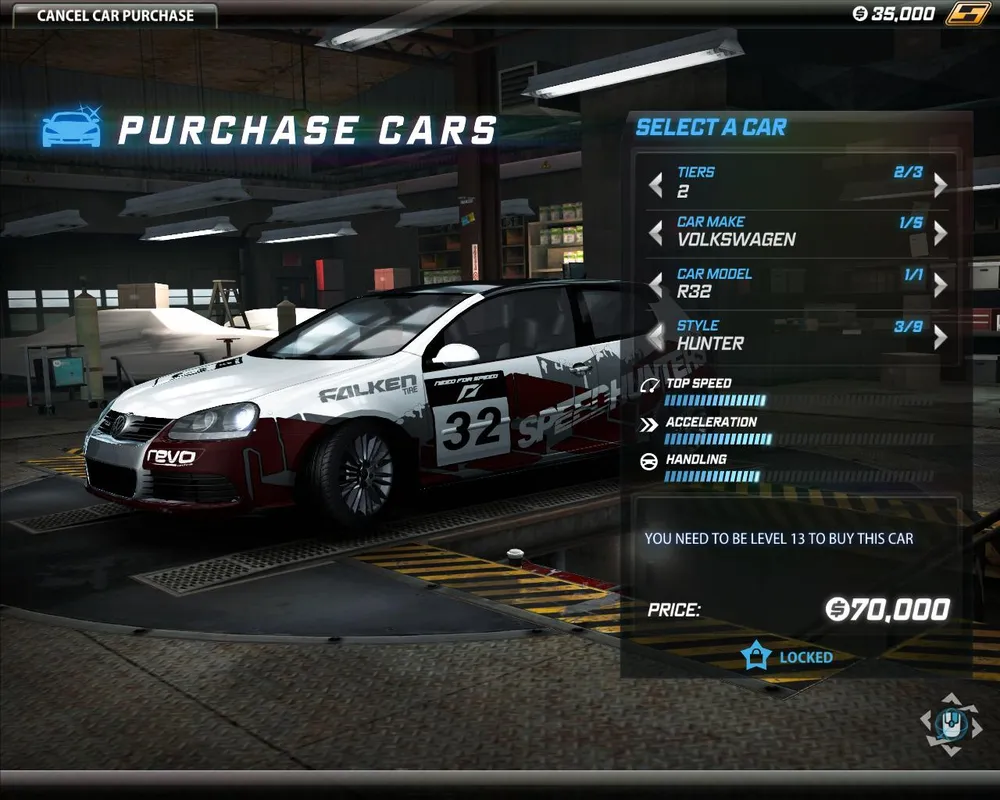Screen dimensions: 1000x800
Task: Go back to the previous style
Action: [656, 337]
